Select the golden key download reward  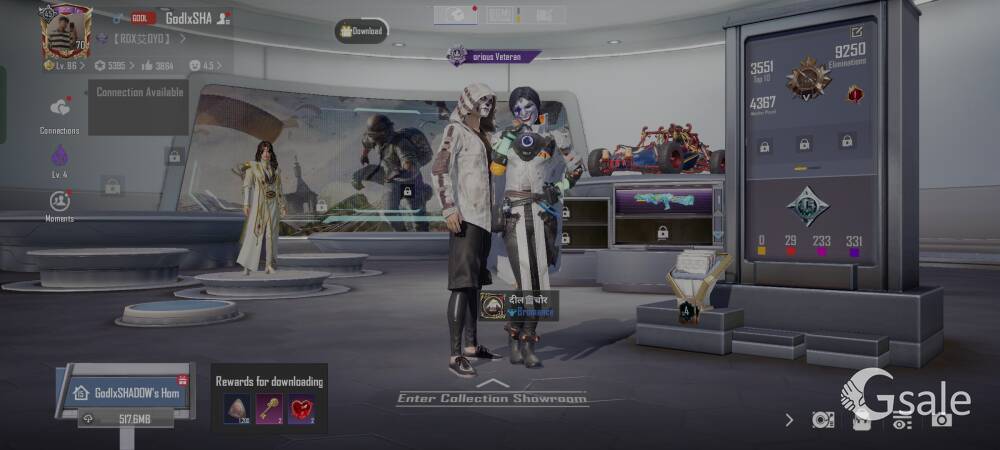[268, 408]
